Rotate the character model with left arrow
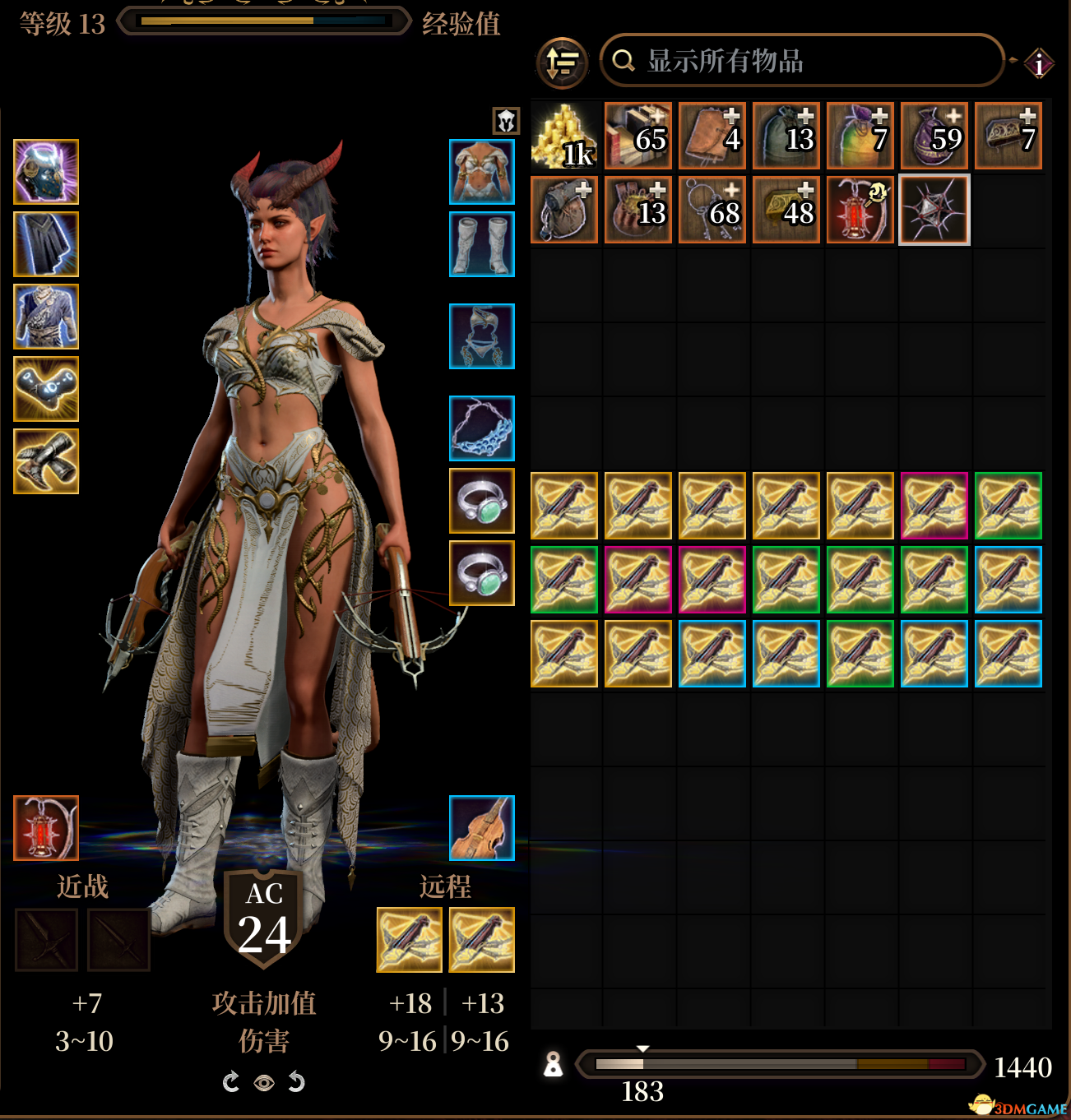This screenshot has height=1120, width=1071. coord(231,1082)
